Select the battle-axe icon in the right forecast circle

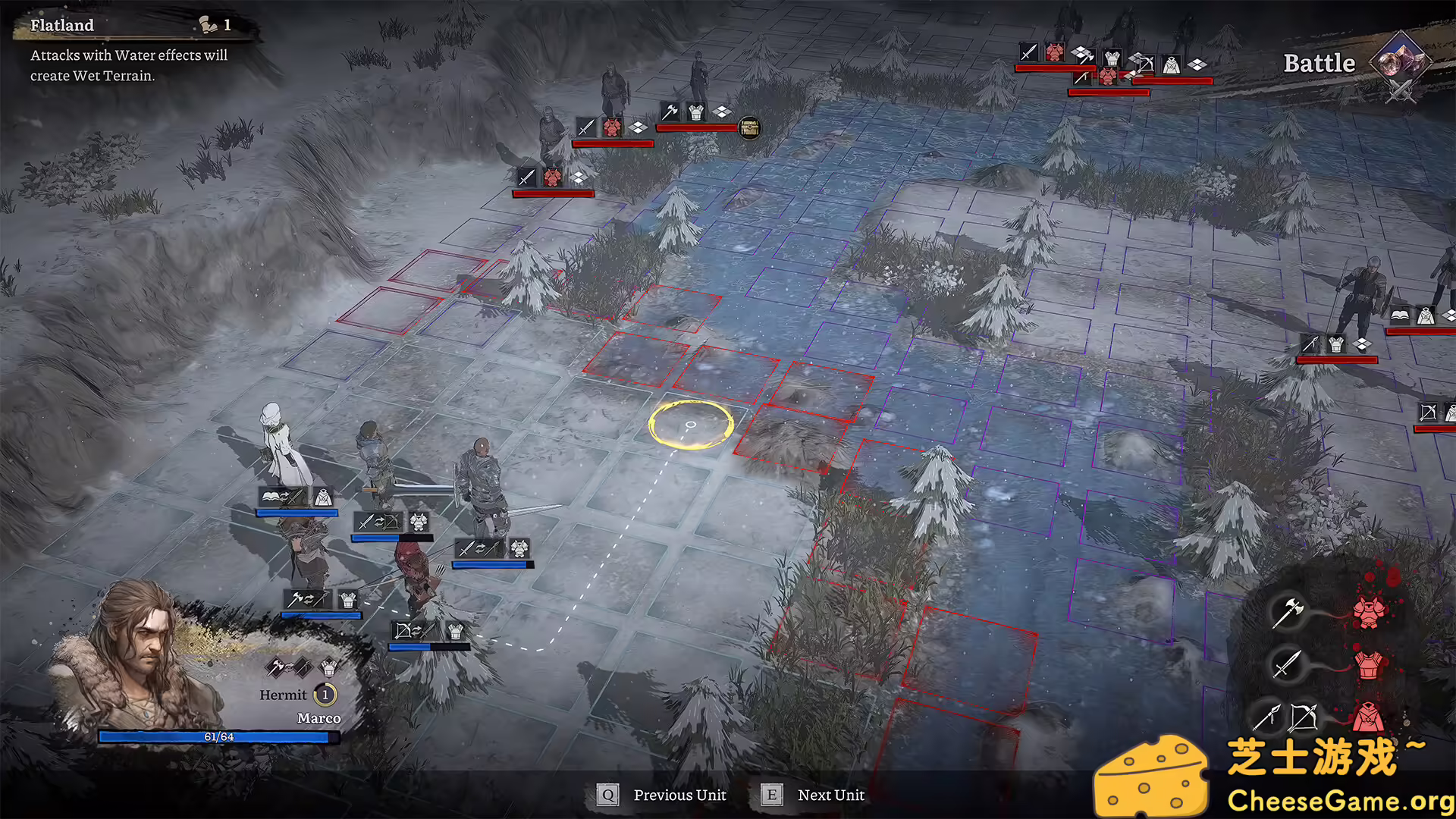[1289, 612]
